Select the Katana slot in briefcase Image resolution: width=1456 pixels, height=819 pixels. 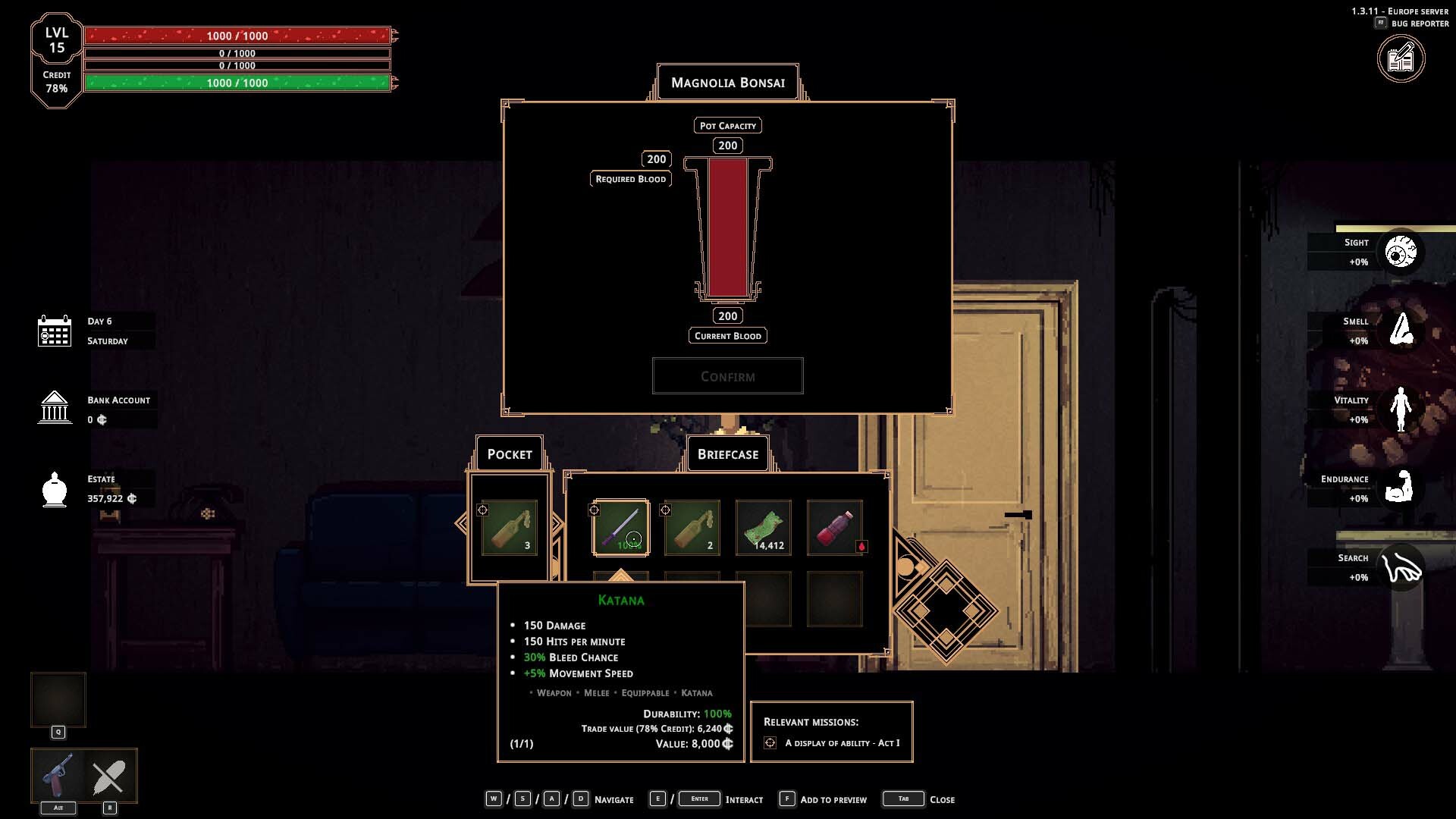tap(621, 527)
